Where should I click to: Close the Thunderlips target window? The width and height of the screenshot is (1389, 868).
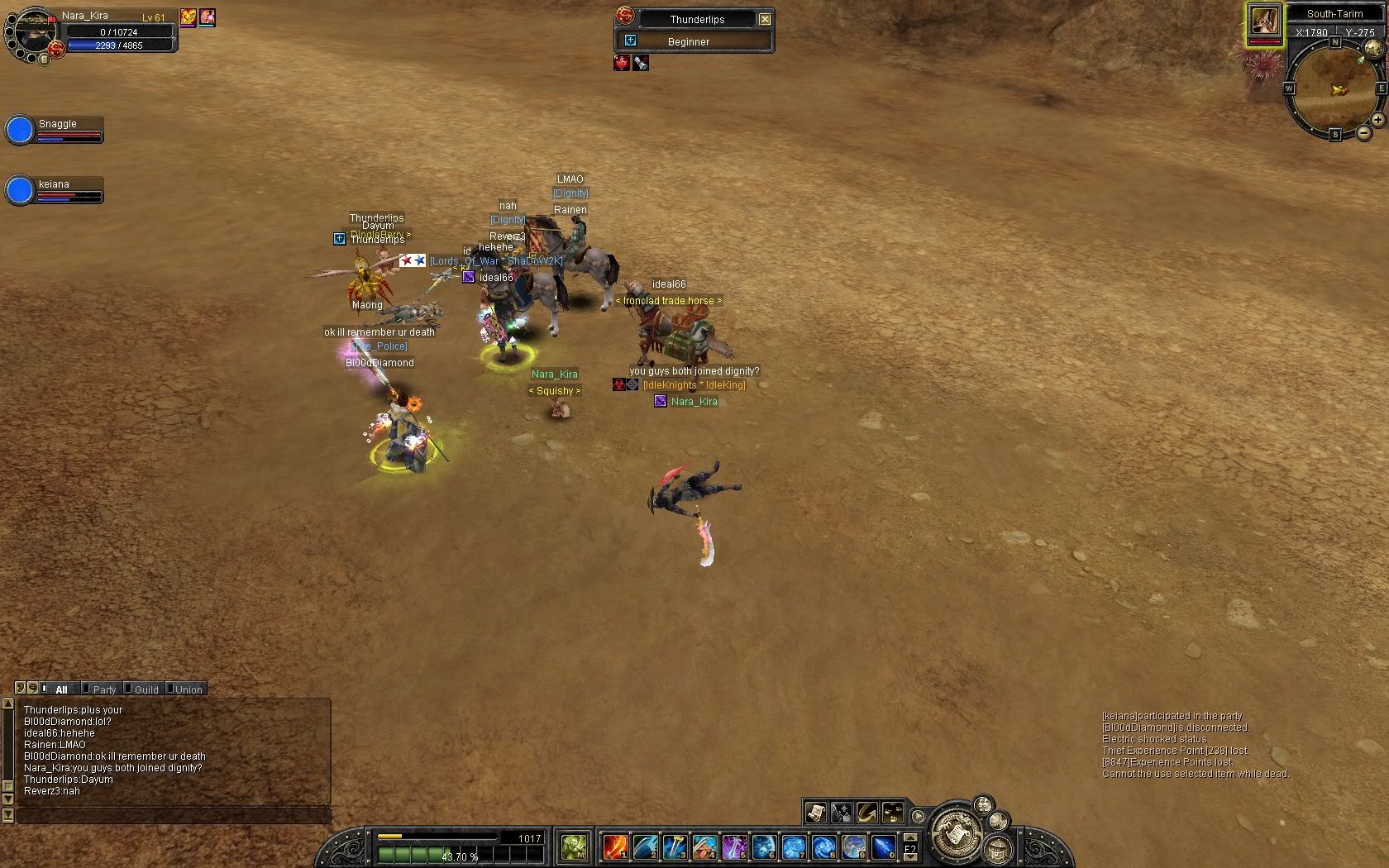[765, 19]
